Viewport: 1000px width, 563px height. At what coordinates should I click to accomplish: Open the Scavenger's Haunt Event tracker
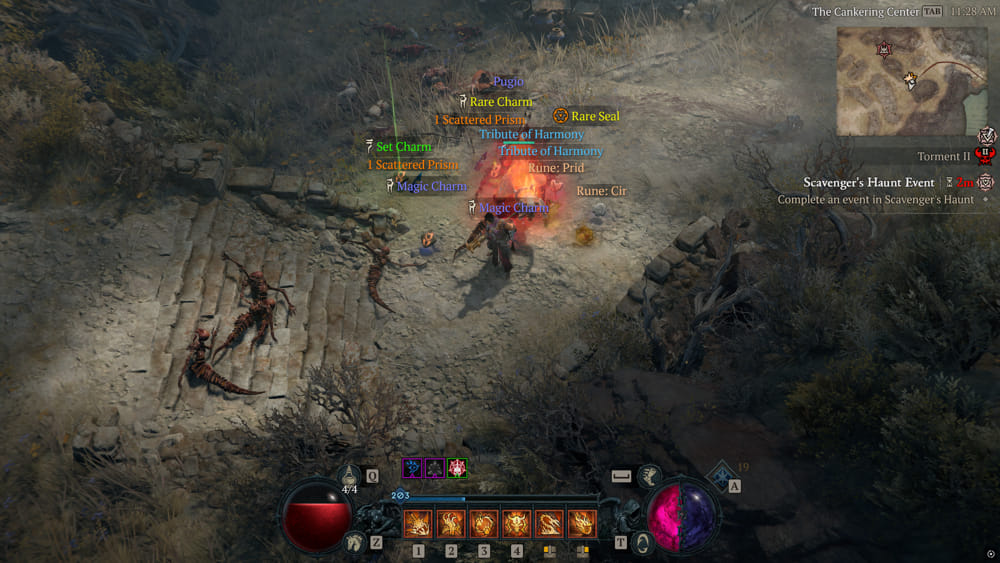(x=869, y=183)
